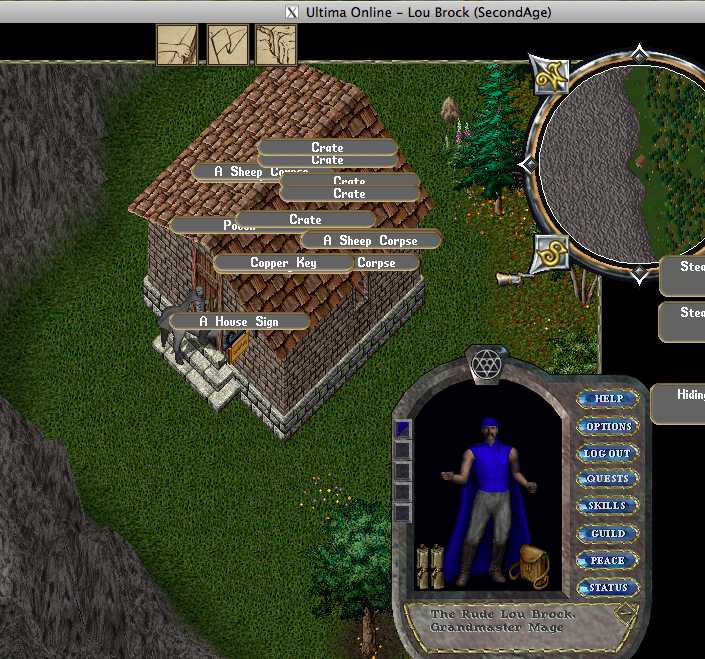This screenshot has height=659, width=705.
Task: Open the backpack on the paperdoll
Action: coord(528,565)
